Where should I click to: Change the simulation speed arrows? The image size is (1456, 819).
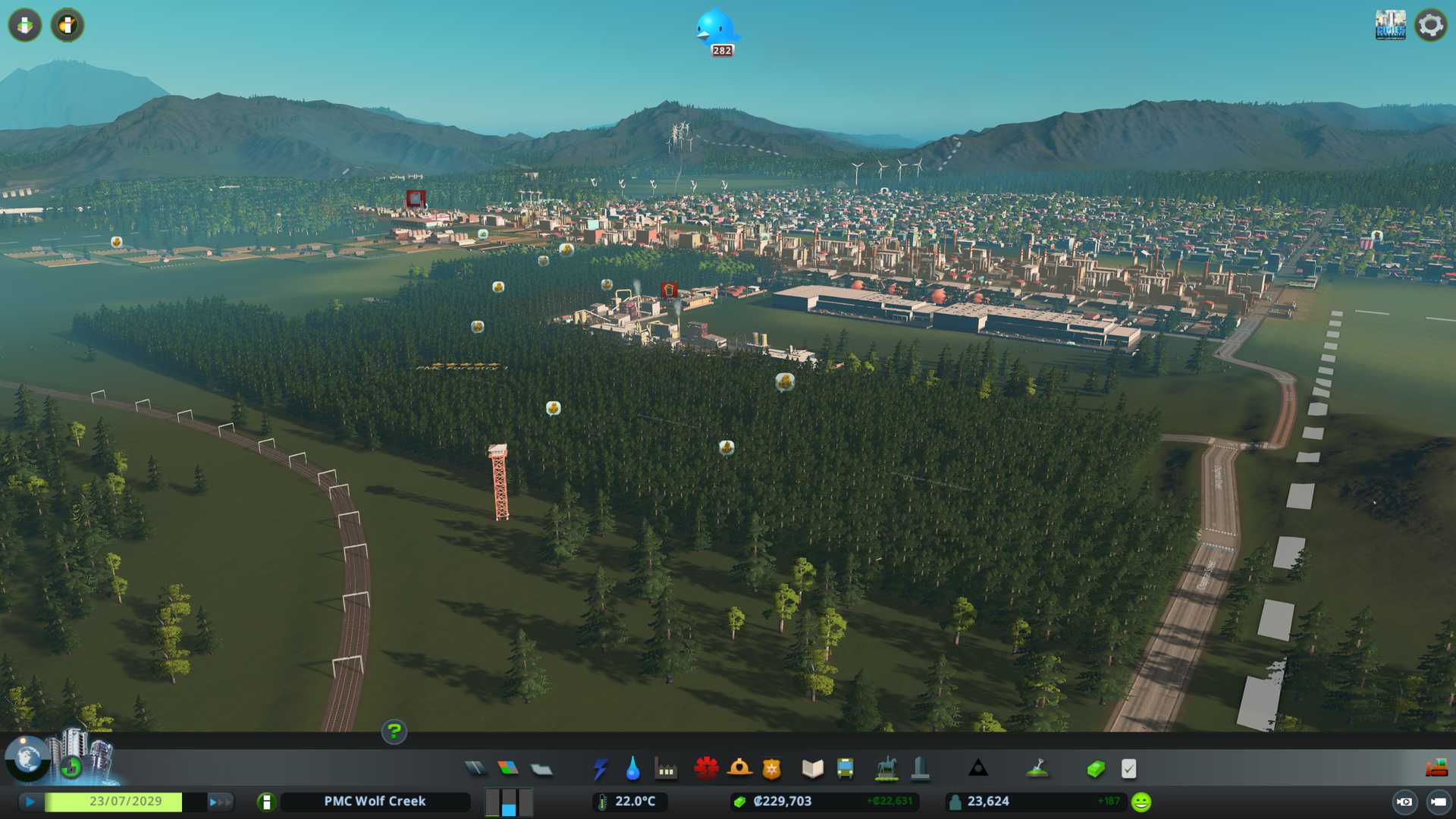coord(220,802)
